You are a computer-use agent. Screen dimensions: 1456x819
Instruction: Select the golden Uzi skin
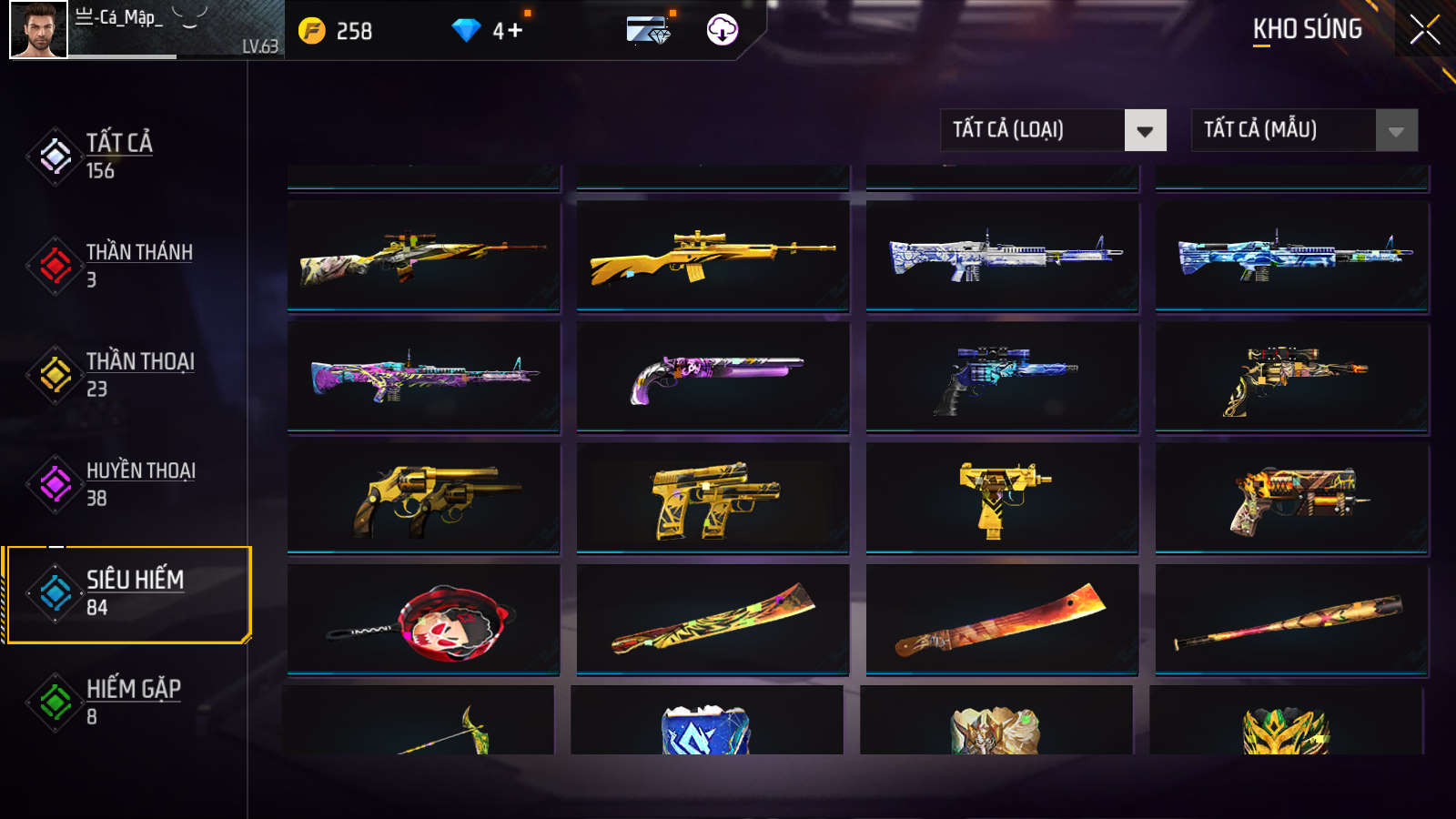pyautogui.click(x=1002, y=498)
